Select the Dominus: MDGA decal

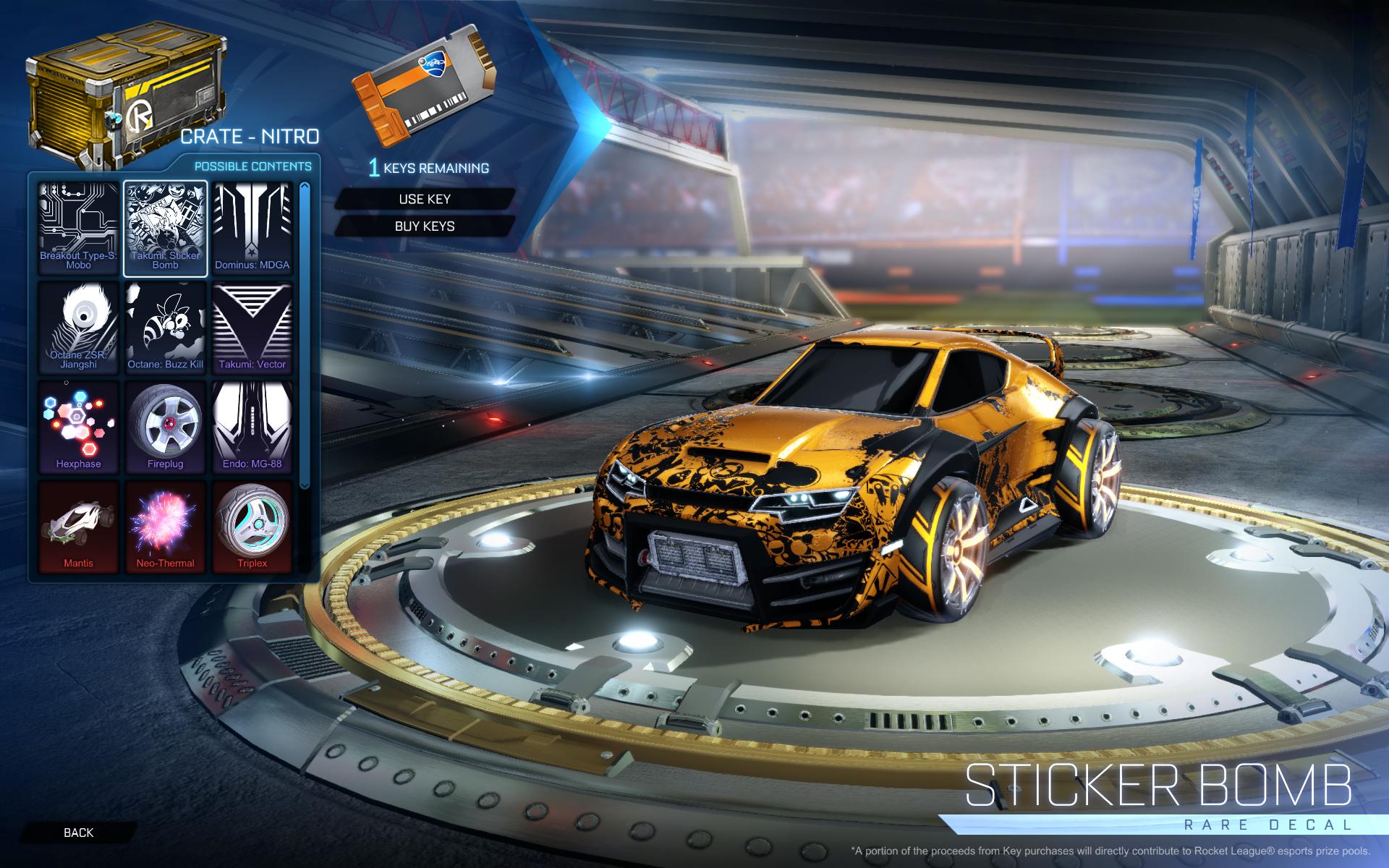(253, 227)
